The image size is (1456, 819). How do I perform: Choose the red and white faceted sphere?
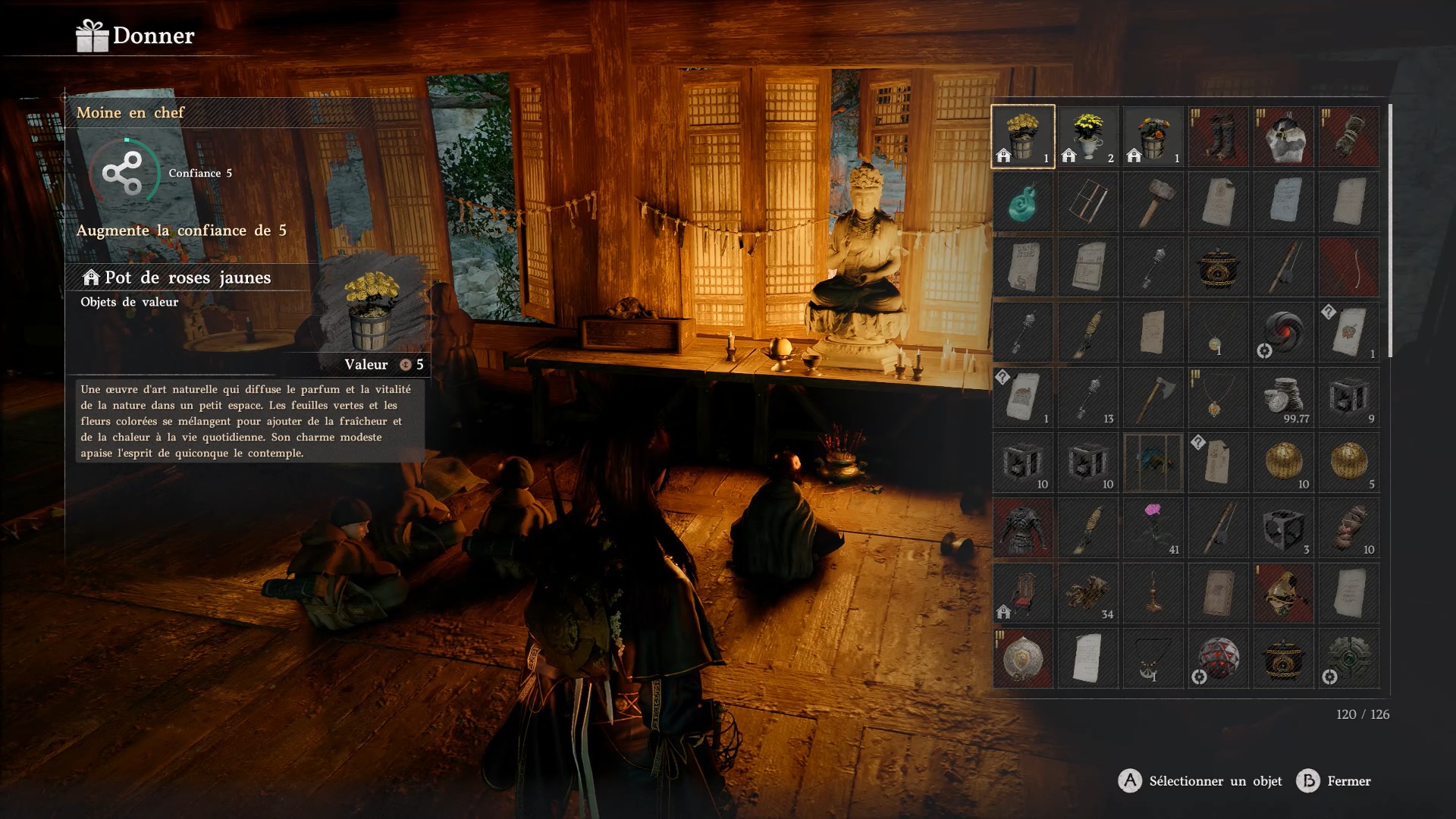[x=1219, y=658]
